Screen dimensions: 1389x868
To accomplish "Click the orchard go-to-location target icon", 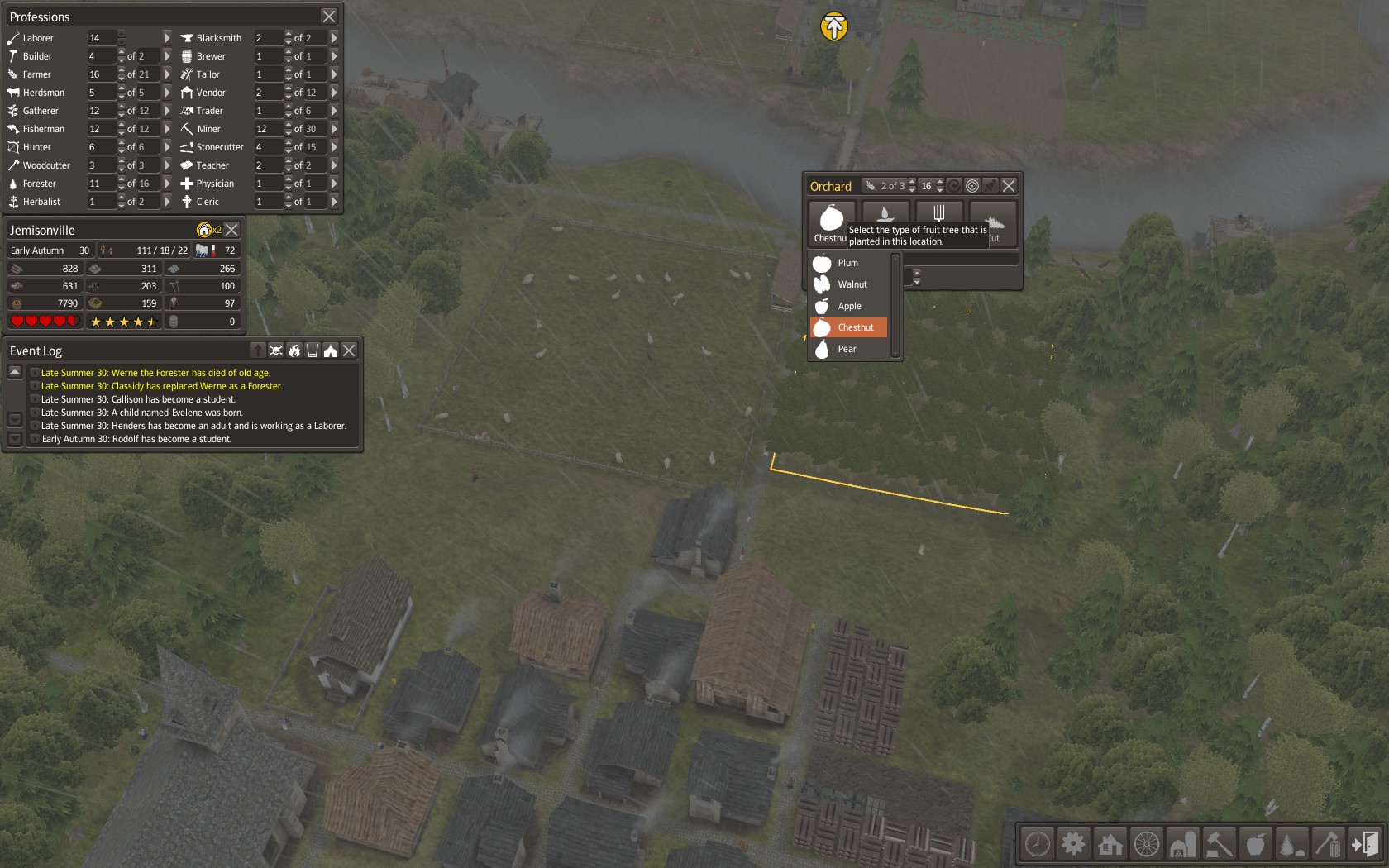I will coord(972,186).
